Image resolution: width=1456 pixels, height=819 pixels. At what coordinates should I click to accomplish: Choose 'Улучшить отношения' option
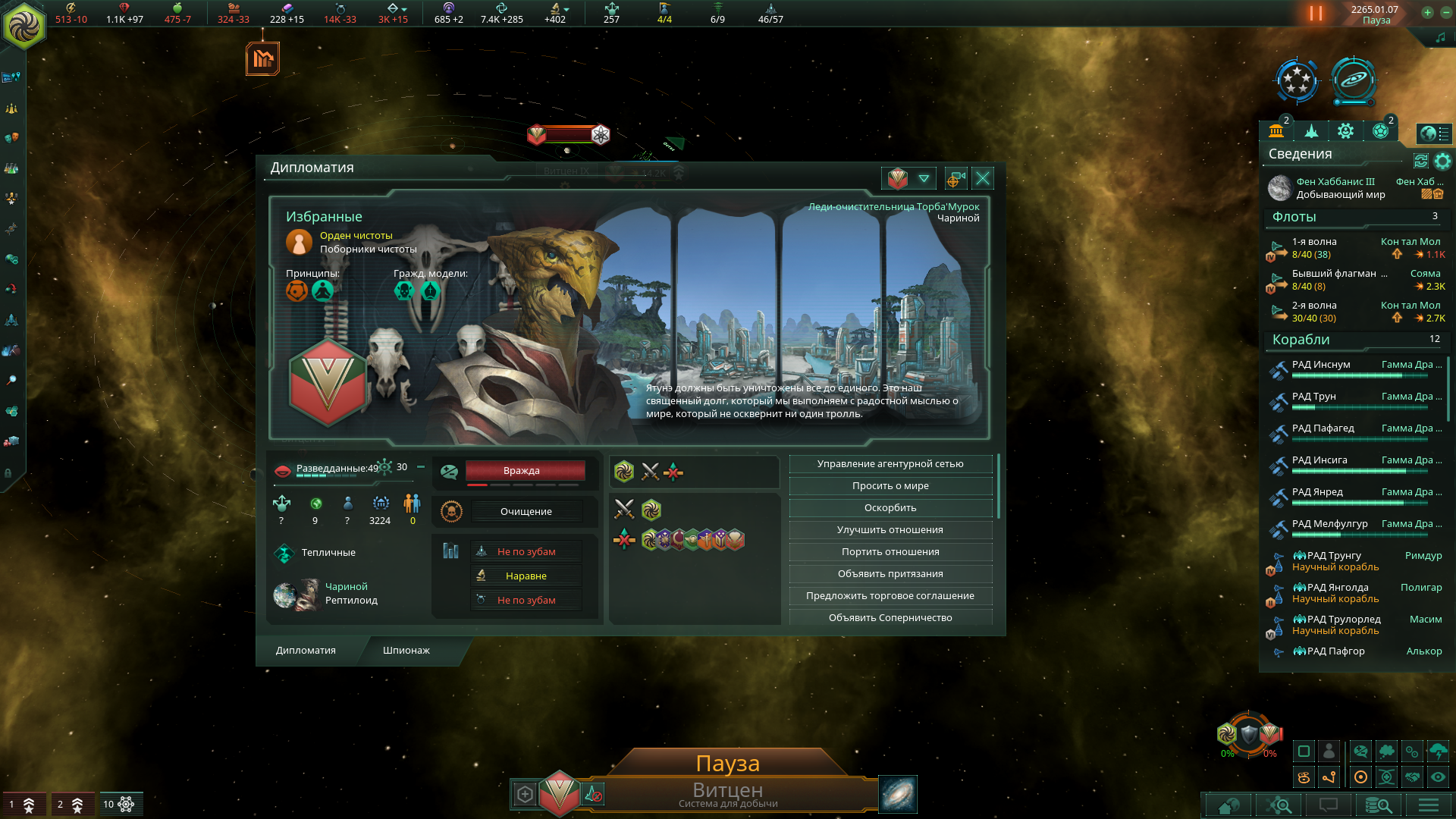(x=890, y=530)
